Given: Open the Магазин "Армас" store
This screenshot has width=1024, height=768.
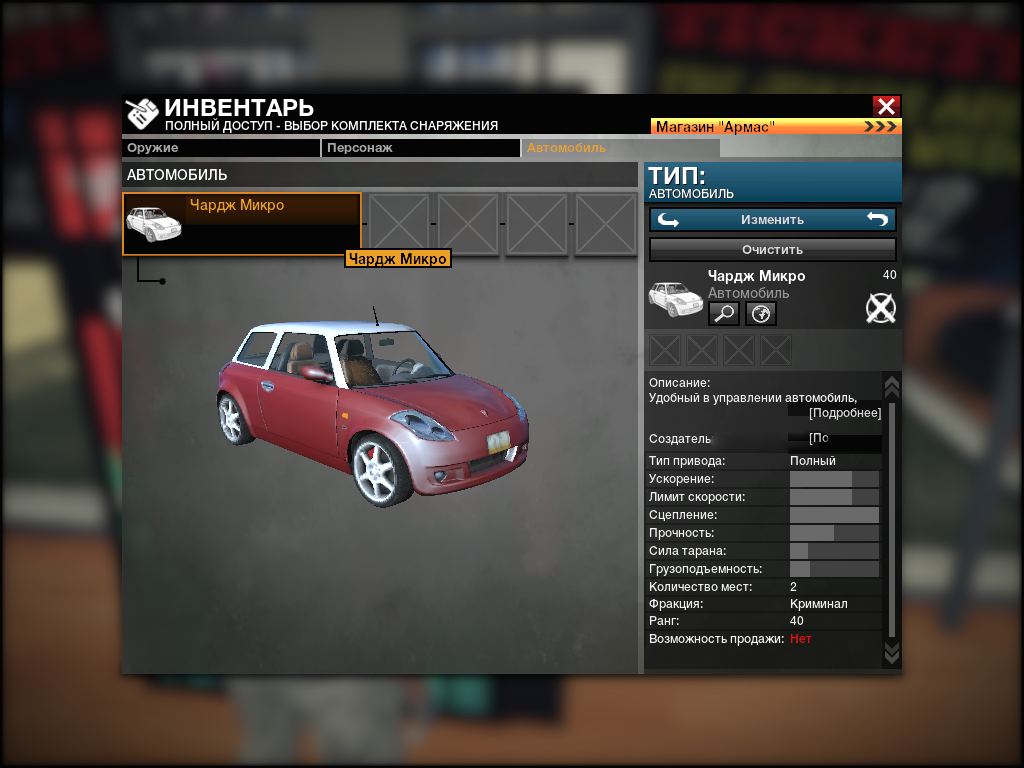Looking at the screenshot, I should 776,127.
